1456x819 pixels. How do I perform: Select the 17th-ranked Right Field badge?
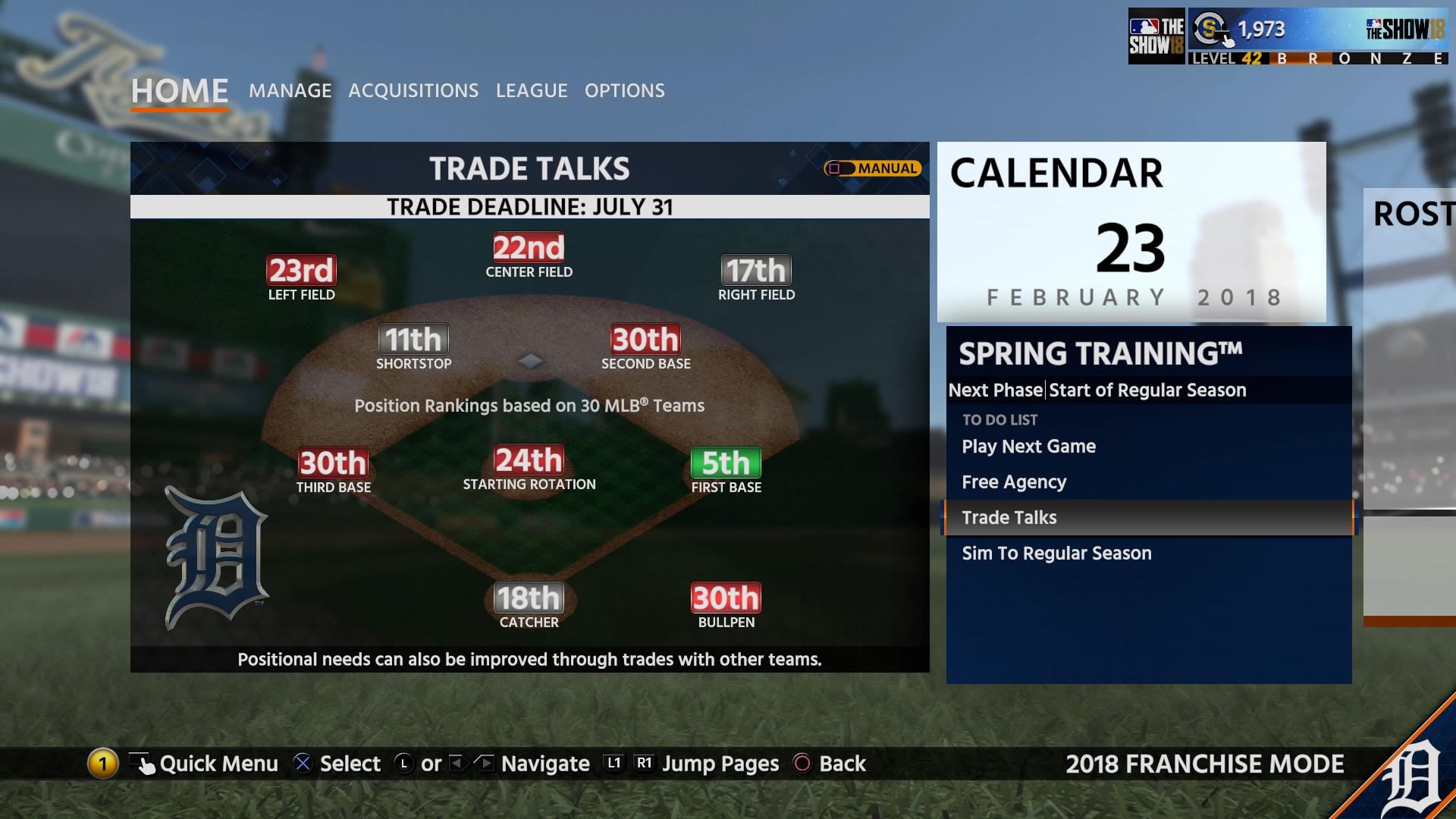[755, 270]
